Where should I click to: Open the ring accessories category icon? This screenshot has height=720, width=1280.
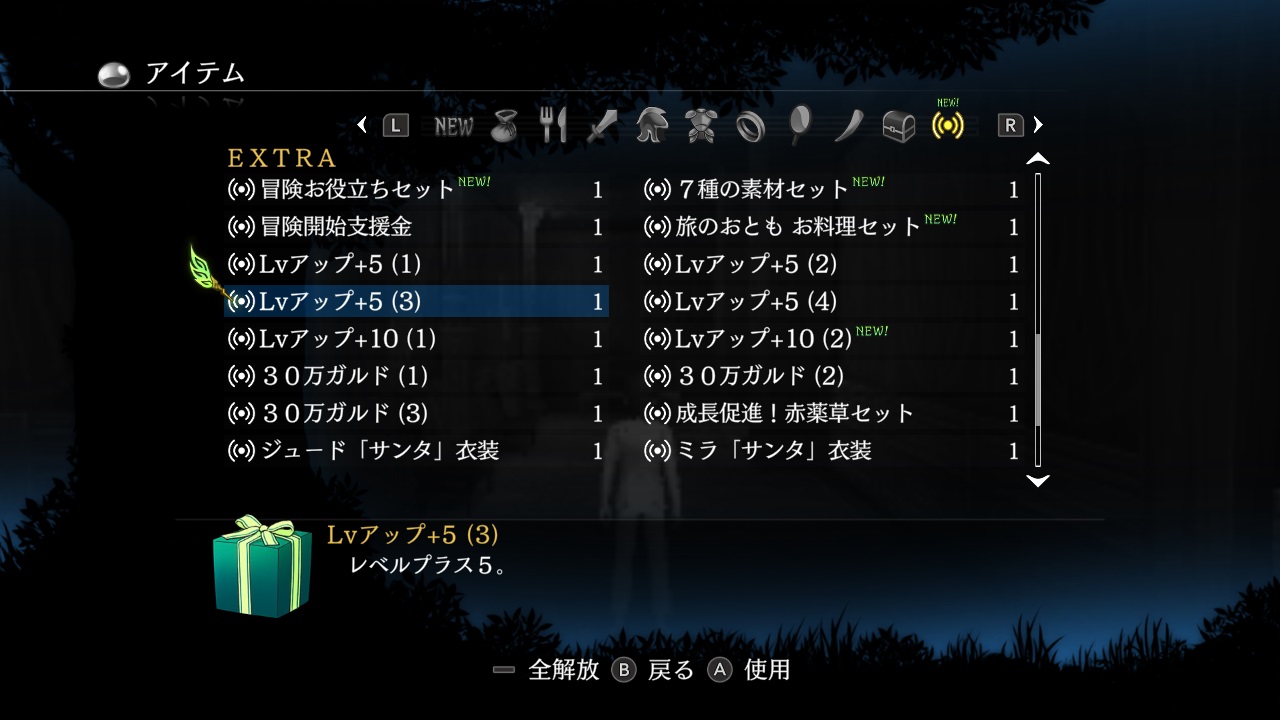point(750,124)
